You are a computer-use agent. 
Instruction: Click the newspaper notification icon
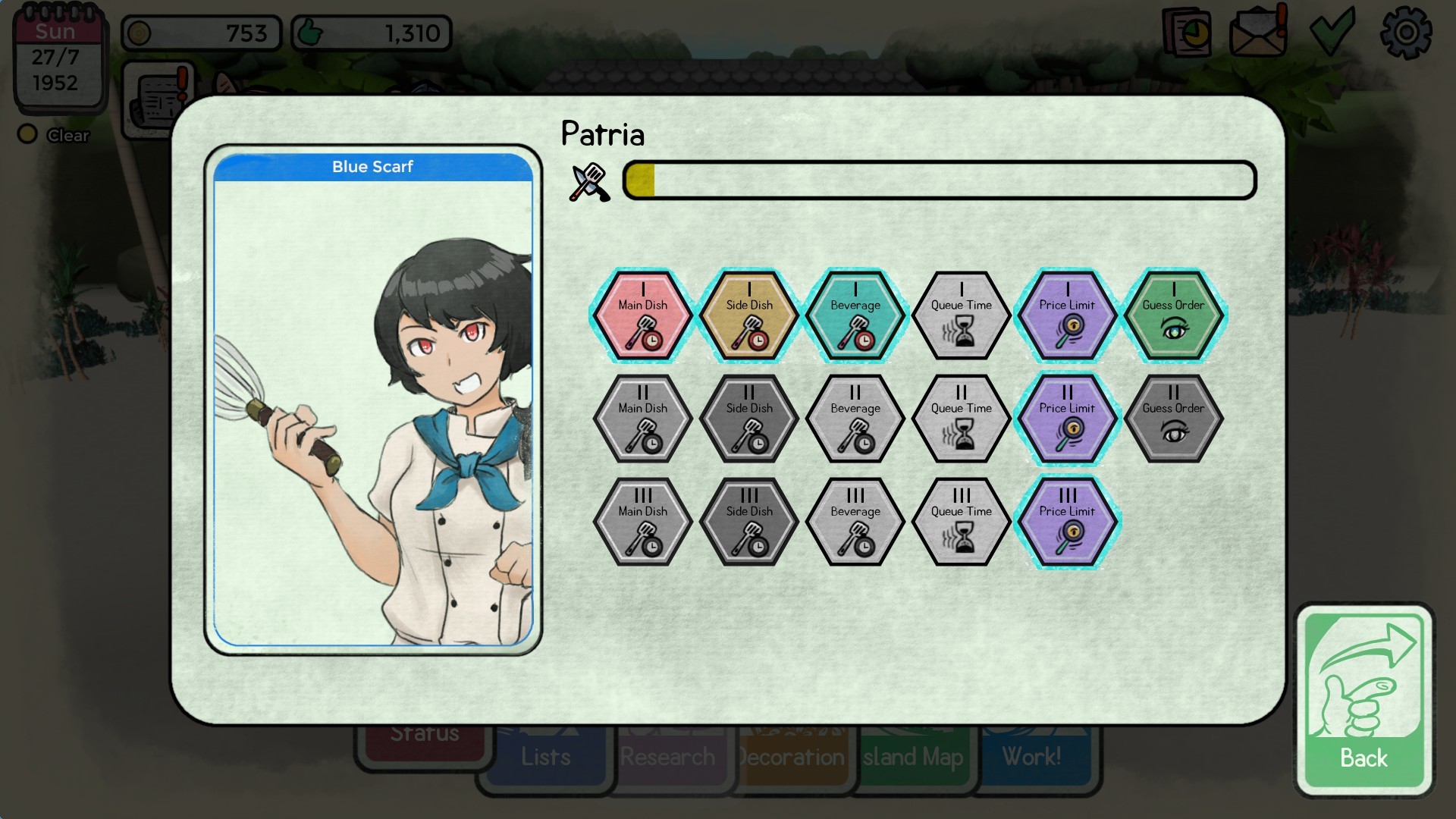159,99
